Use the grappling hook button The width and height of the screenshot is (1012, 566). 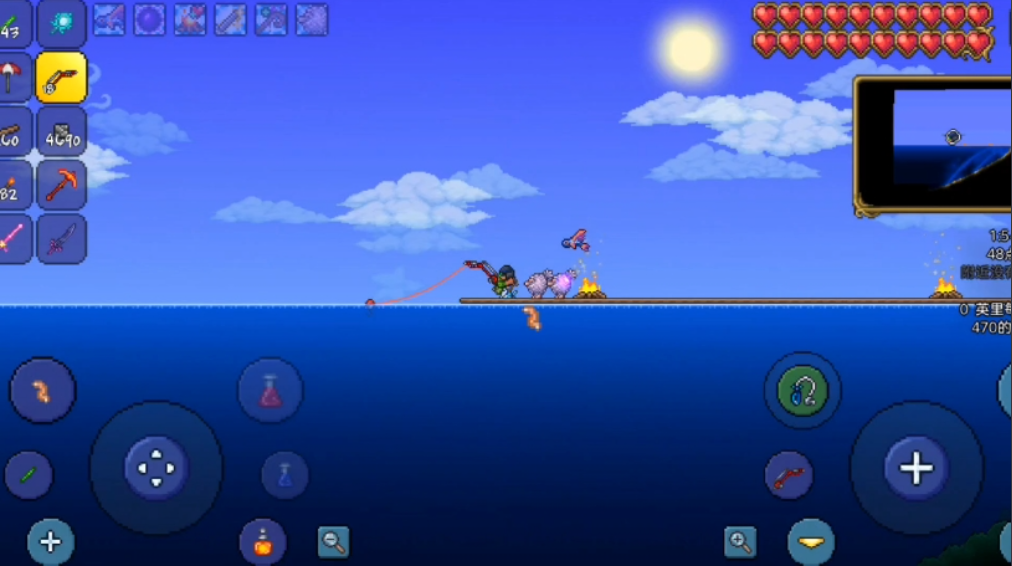tap(802, 390)
